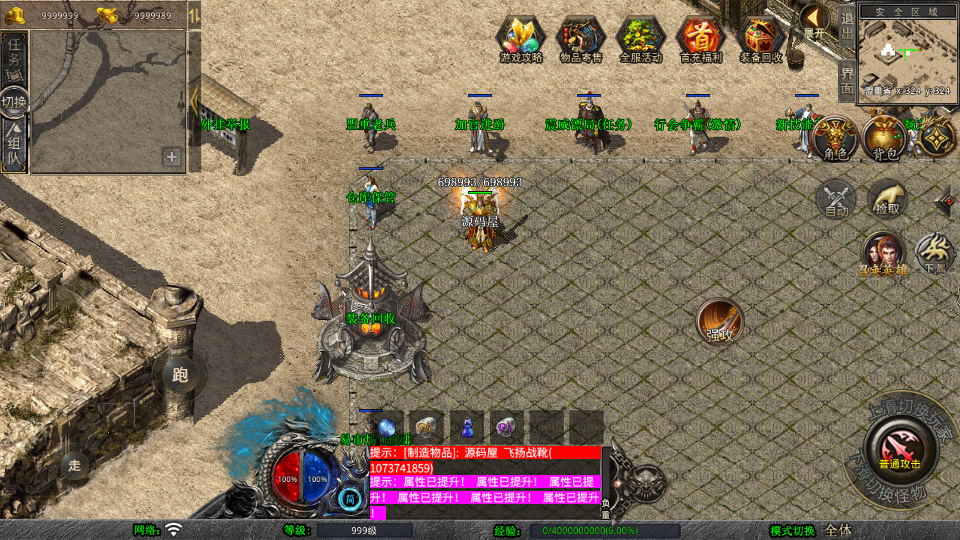
Task: Tap the 拾取 pickup button
Action: pyautogui.click(x=886, y=198)
